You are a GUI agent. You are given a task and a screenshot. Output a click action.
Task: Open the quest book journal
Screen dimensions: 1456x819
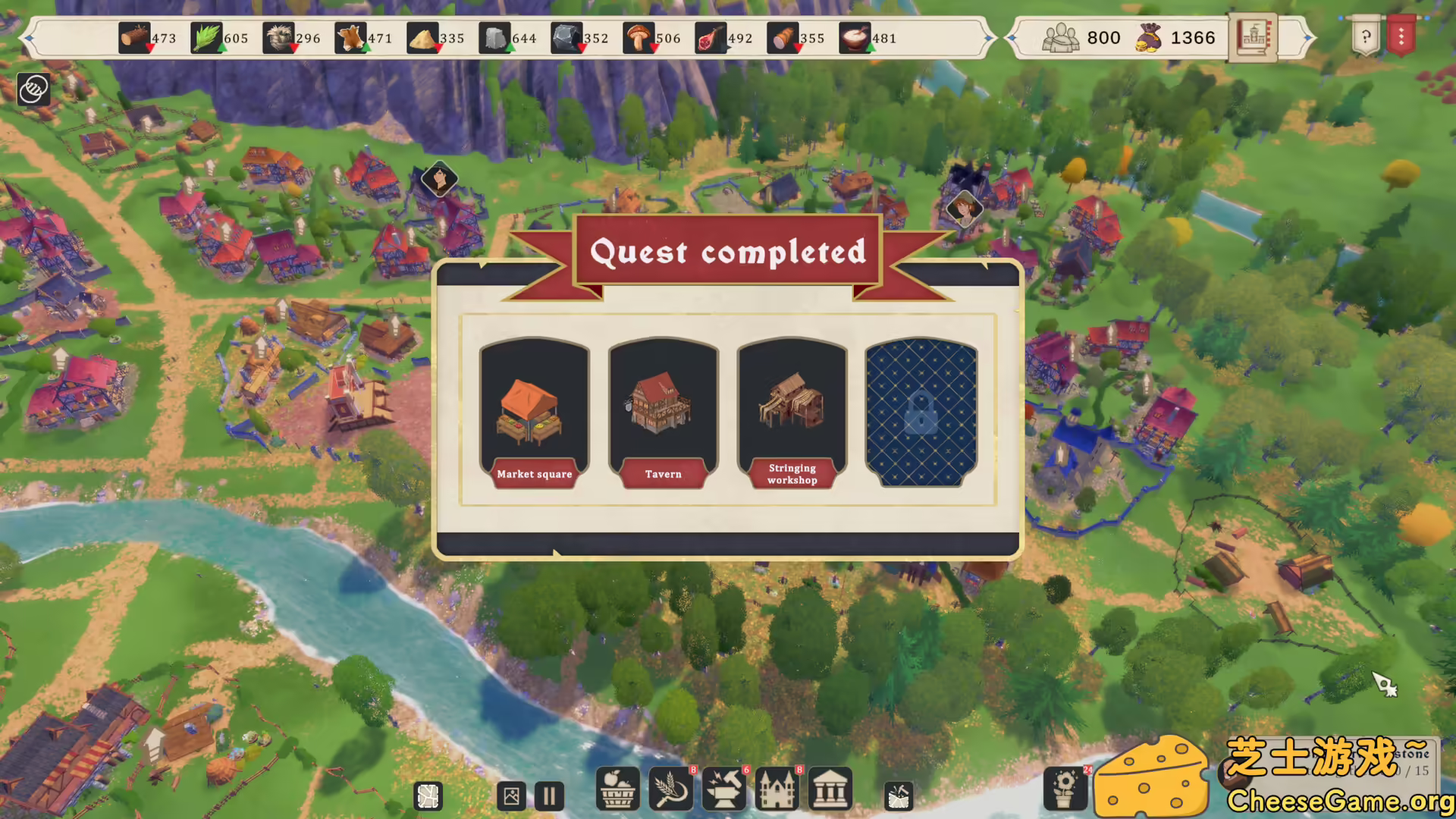[x=1255, y=36]
